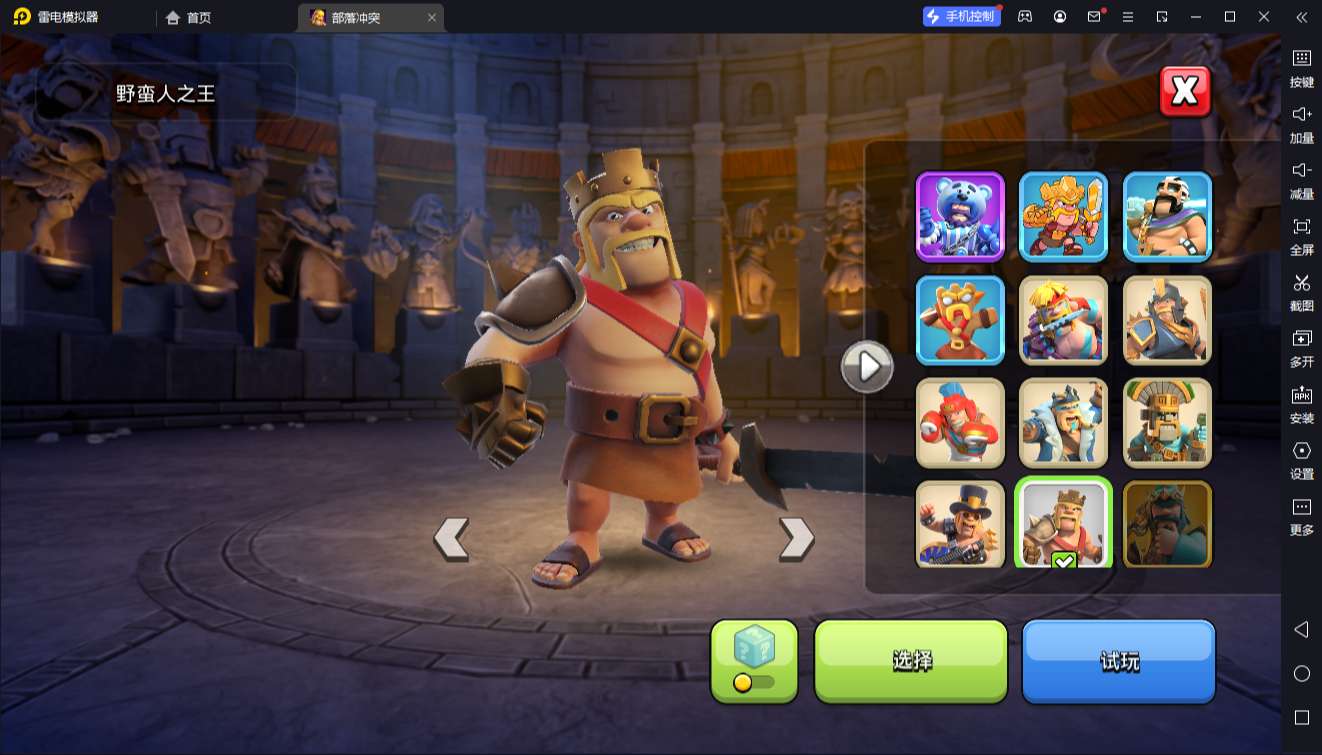Image resolution: width=1322 pixels, height=755 pixels.
Task: Toggle the random skin cube button
Action: click(754, 661)
